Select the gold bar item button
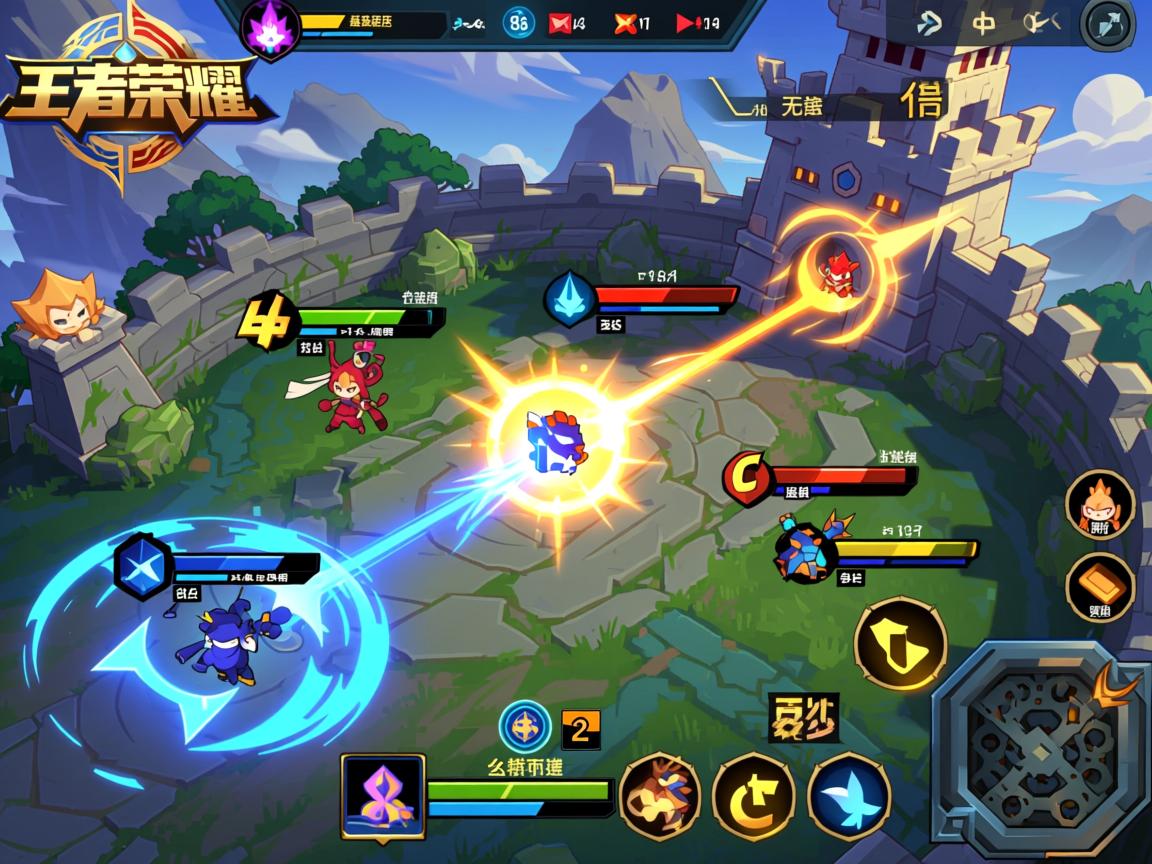Viewport: 1152px width, 864px height. [1100, 588]
